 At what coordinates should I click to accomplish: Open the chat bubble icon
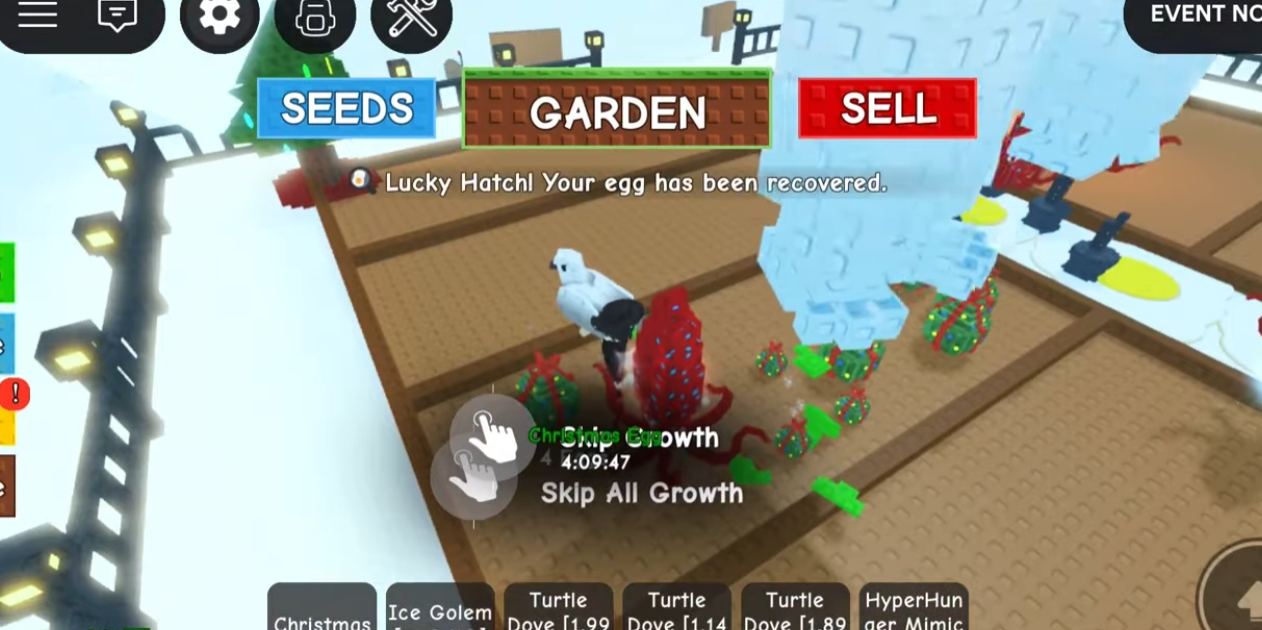point(117,15)
